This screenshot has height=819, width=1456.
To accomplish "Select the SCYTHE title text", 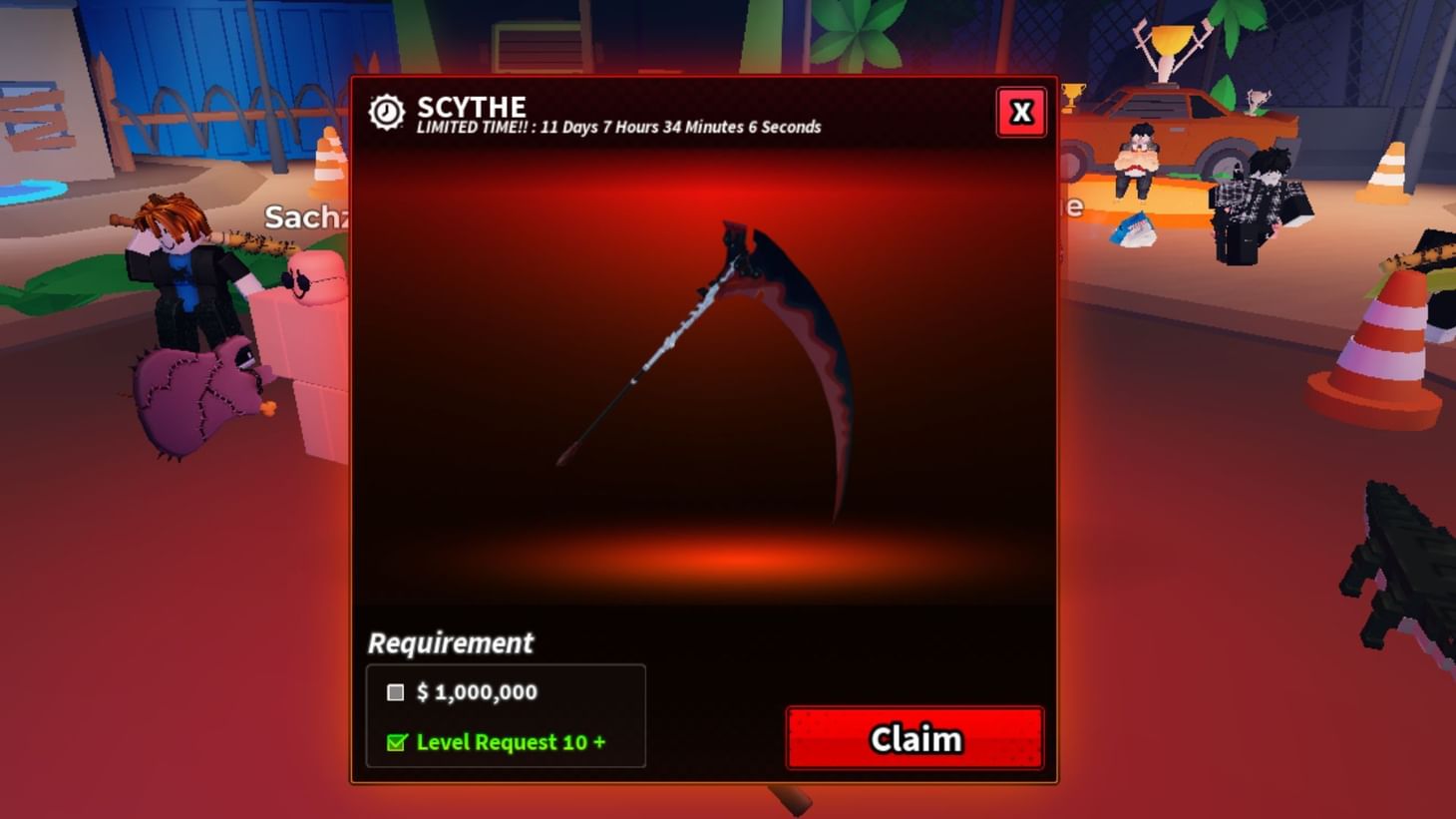I will coord(472,106).
